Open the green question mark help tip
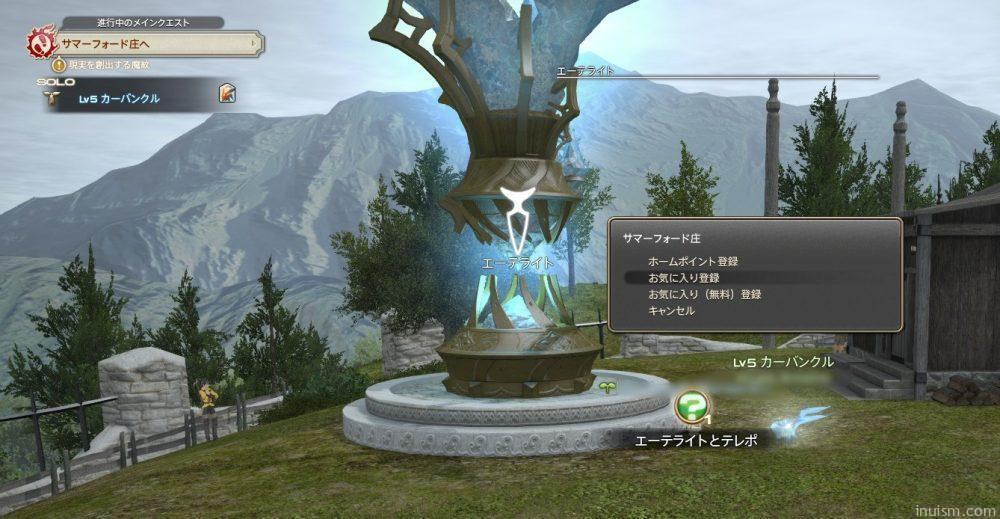The image size is (1000, 519). click(x=691, y=406)
